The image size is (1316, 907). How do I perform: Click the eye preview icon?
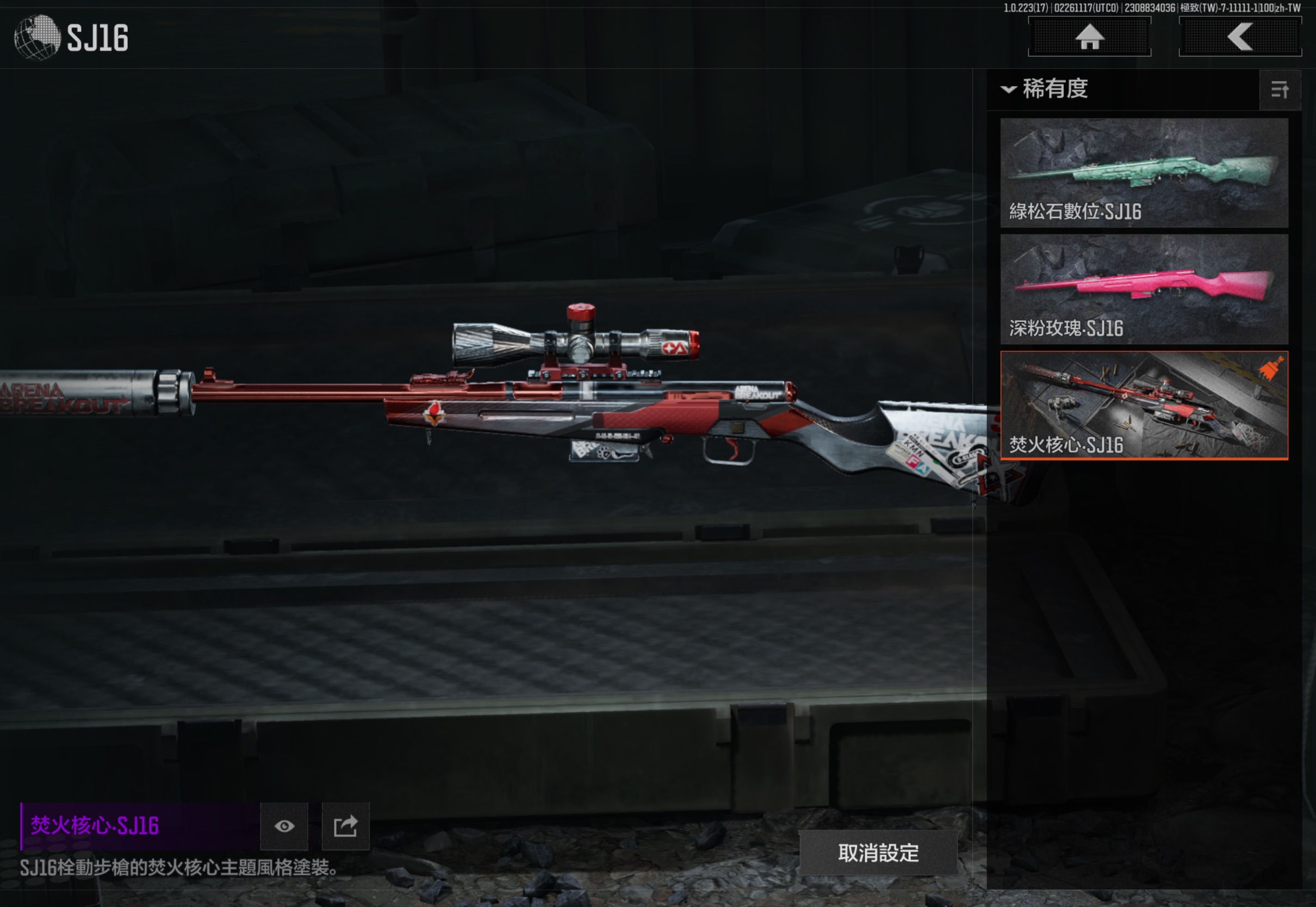[284, 826]
